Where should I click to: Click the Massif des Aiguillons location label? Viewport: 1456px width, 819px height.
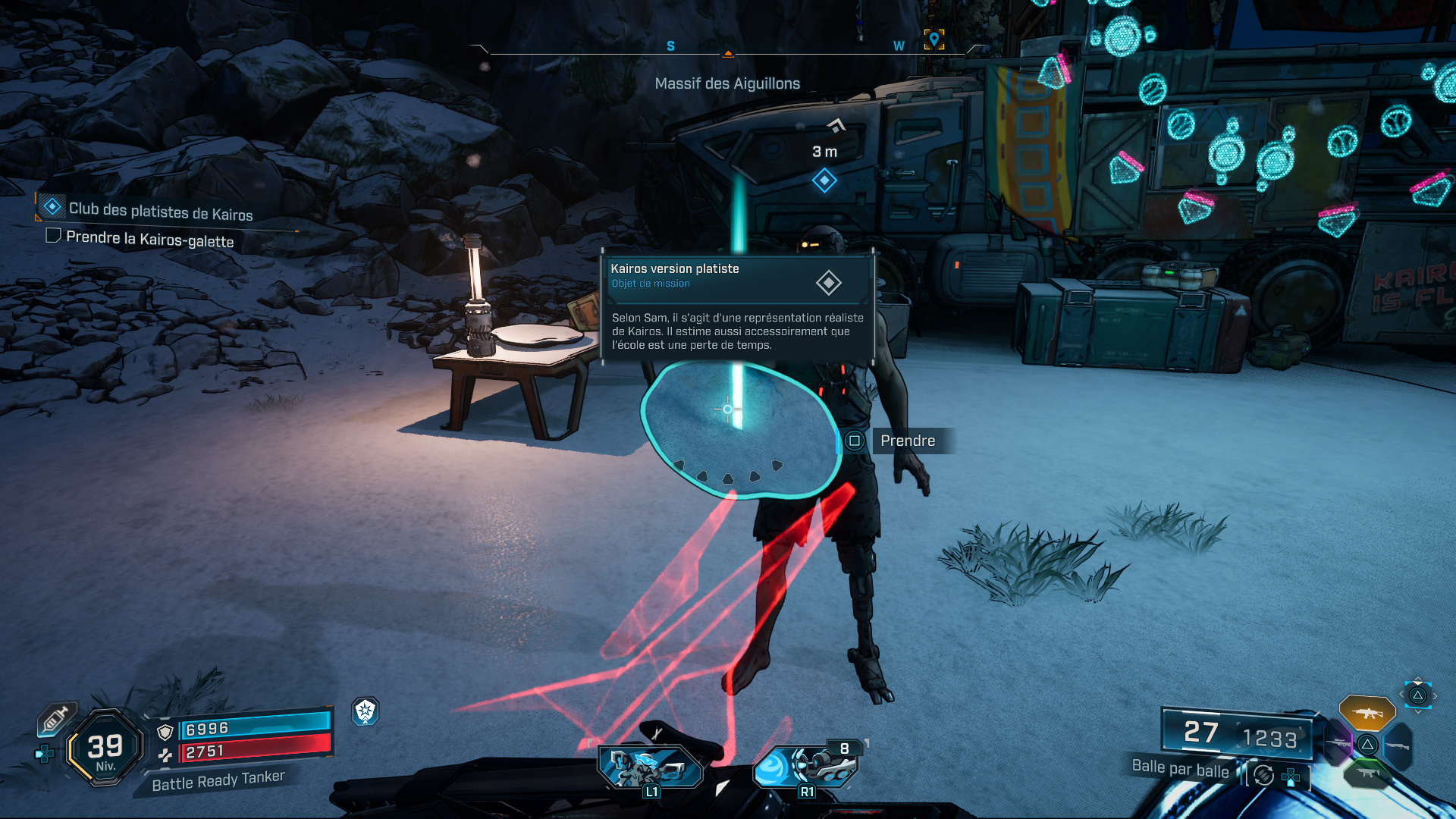tap(727, 83)
